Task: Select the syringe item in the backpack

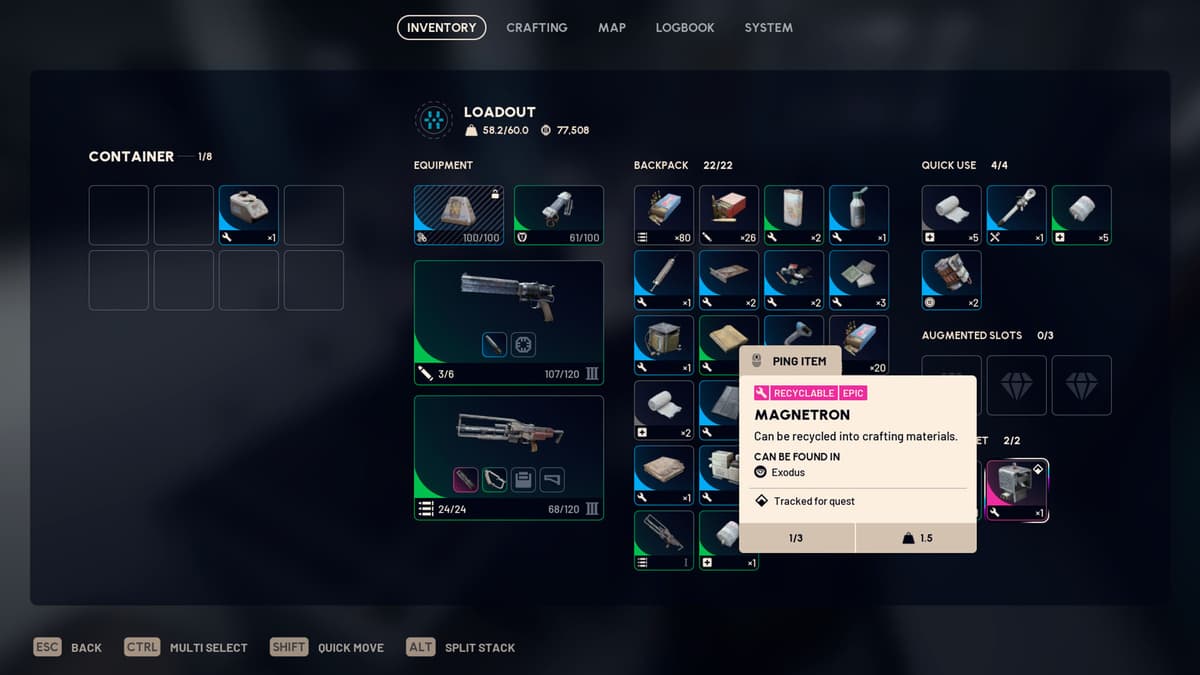Action: click(x=664, y=279)
